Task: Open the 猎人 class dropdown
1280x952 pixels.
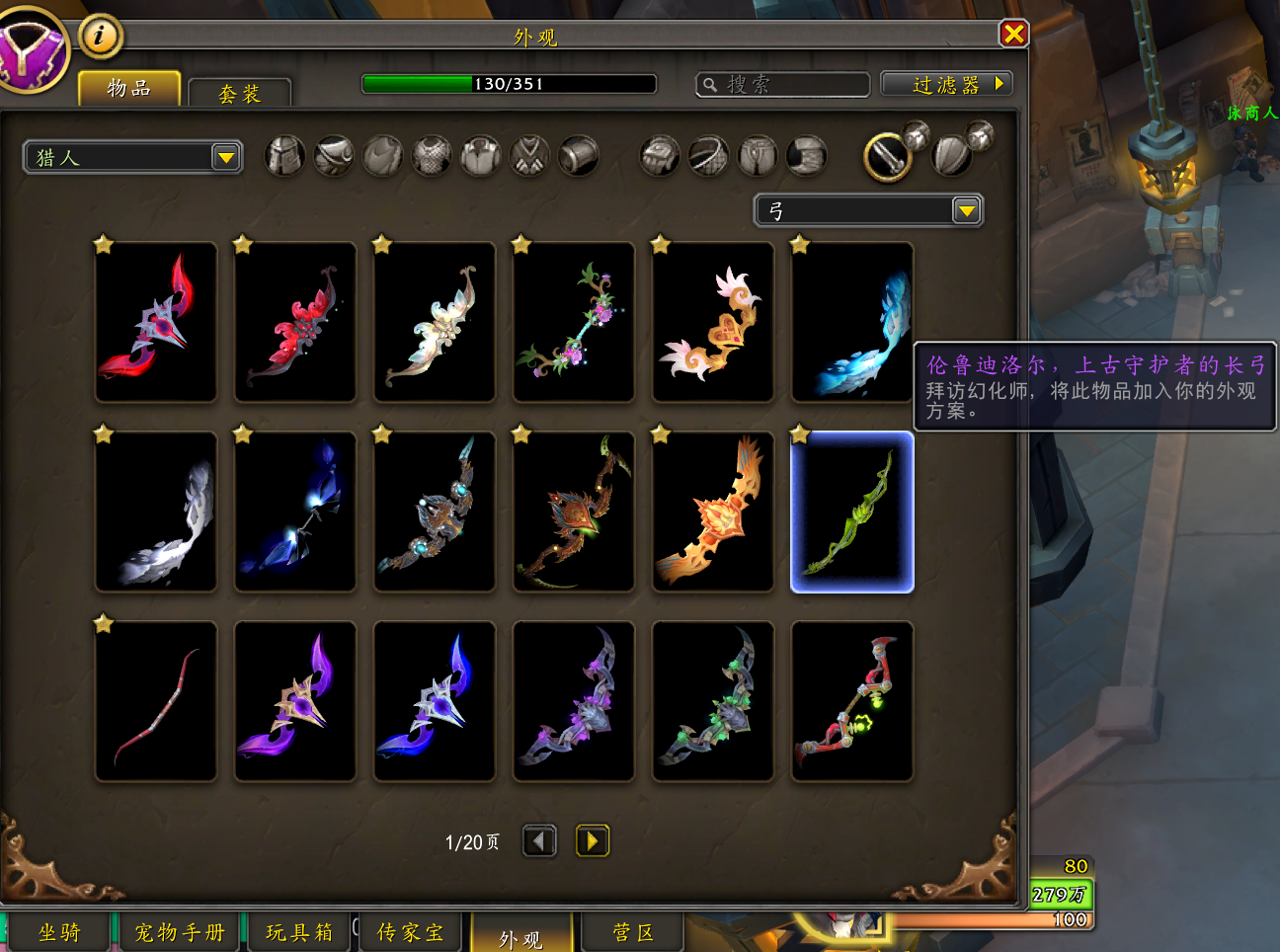Action: tap(226, 157)
